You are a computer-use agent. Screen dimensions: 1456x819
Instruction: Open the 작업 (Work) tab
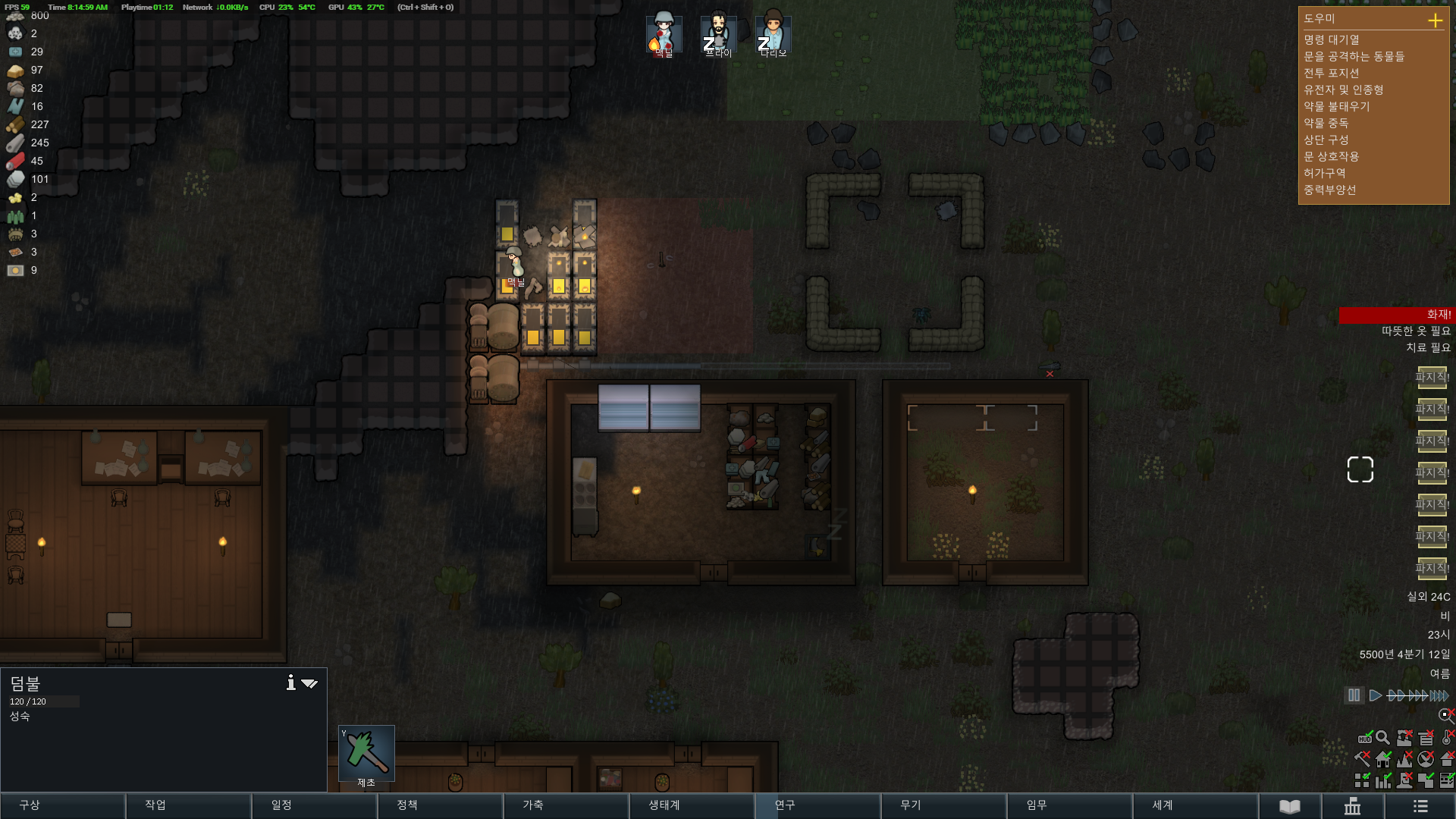(x=188, y=805)
